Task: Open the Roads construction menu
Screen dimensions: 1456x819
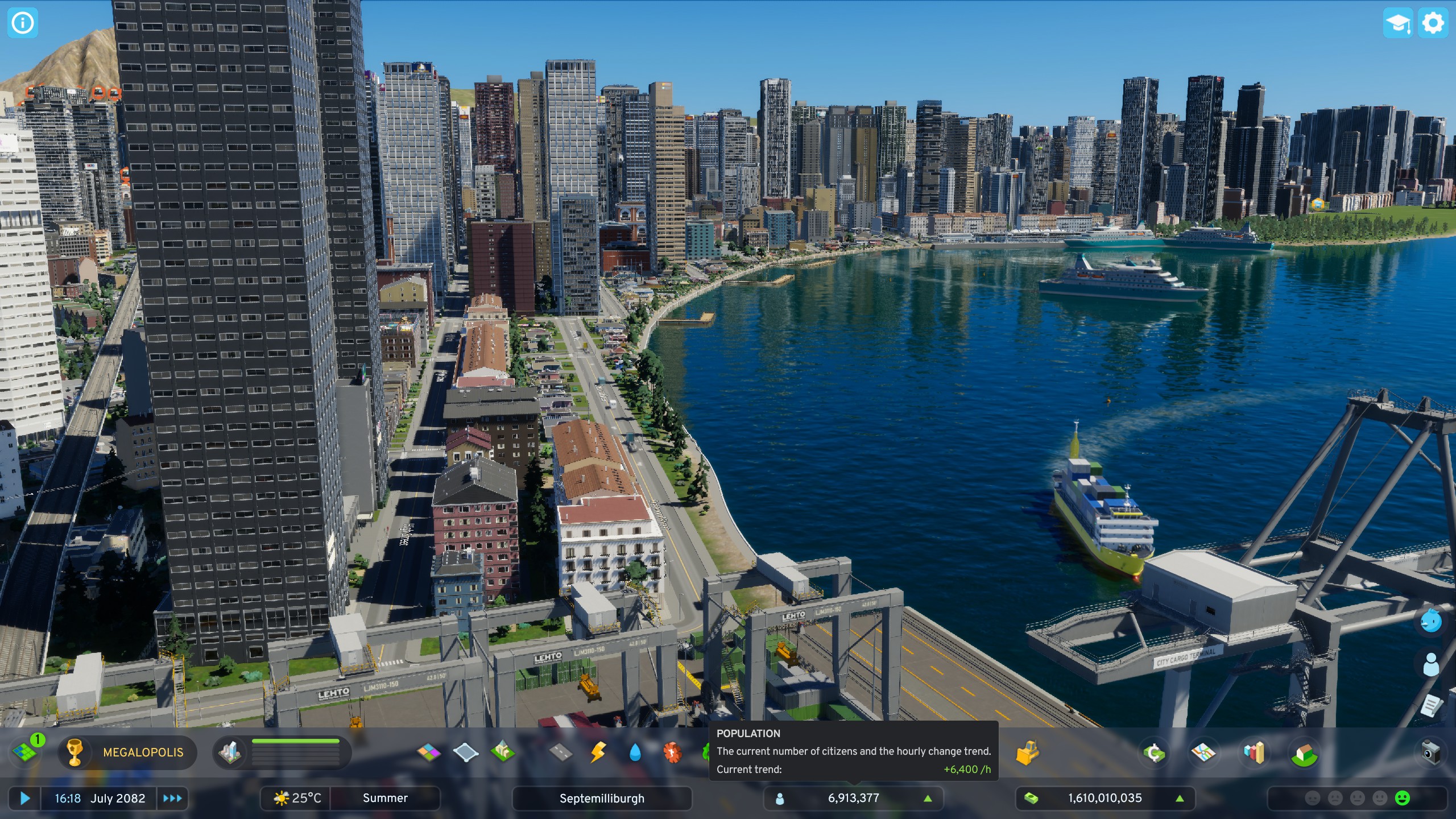Action: click(561, 752)
